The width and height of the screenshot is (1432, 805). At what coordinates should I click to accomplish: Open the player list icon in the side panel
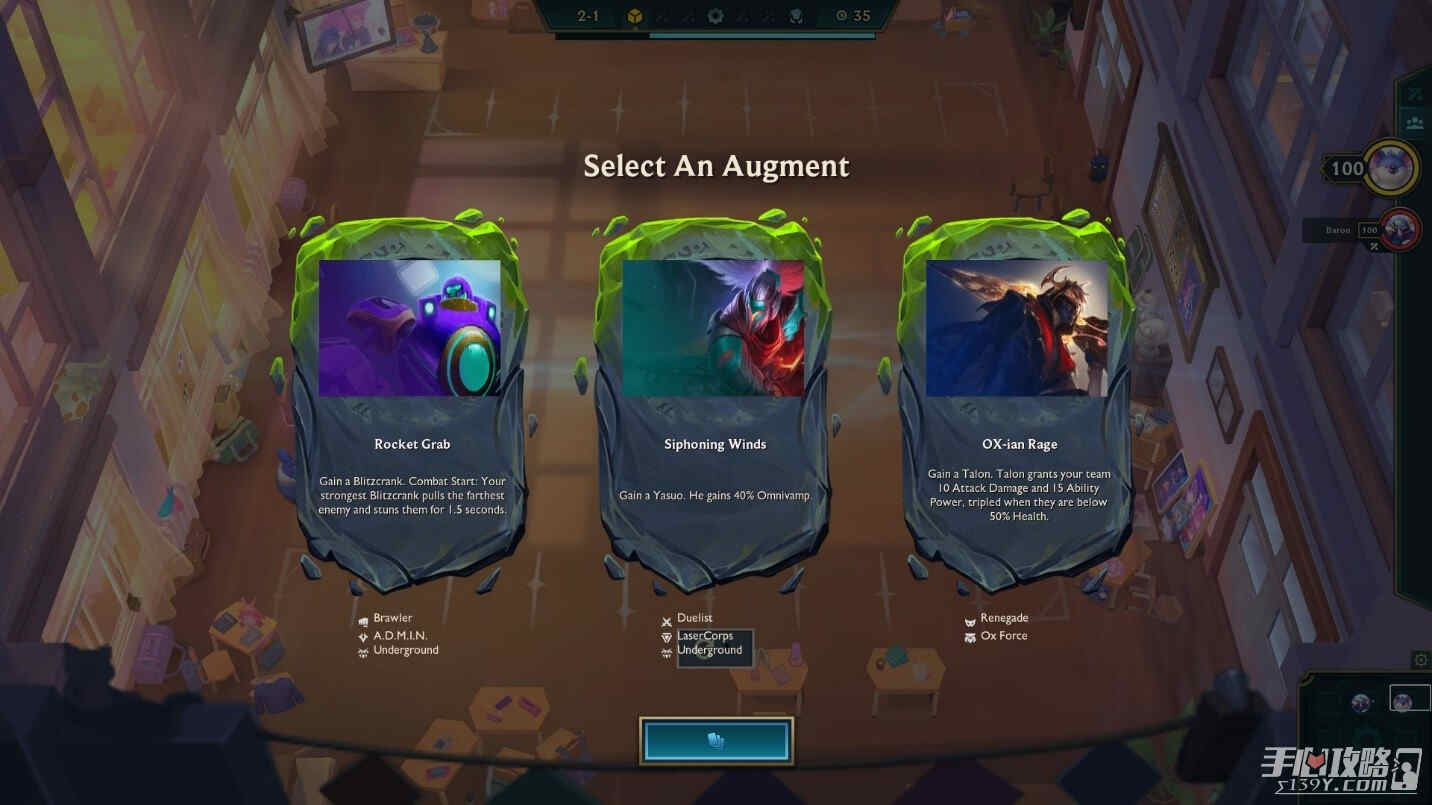click(1415, 123)
